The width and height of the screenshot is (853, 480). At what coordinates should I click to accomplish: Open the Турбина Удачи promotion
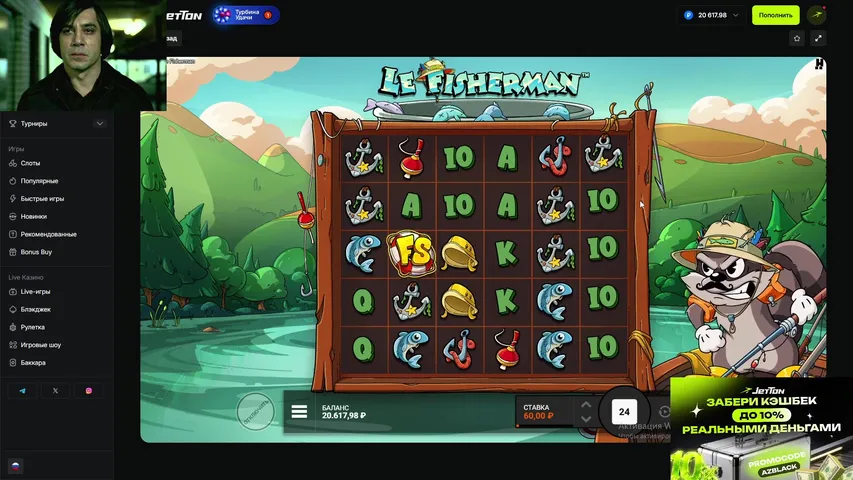(x=245, y=15)
